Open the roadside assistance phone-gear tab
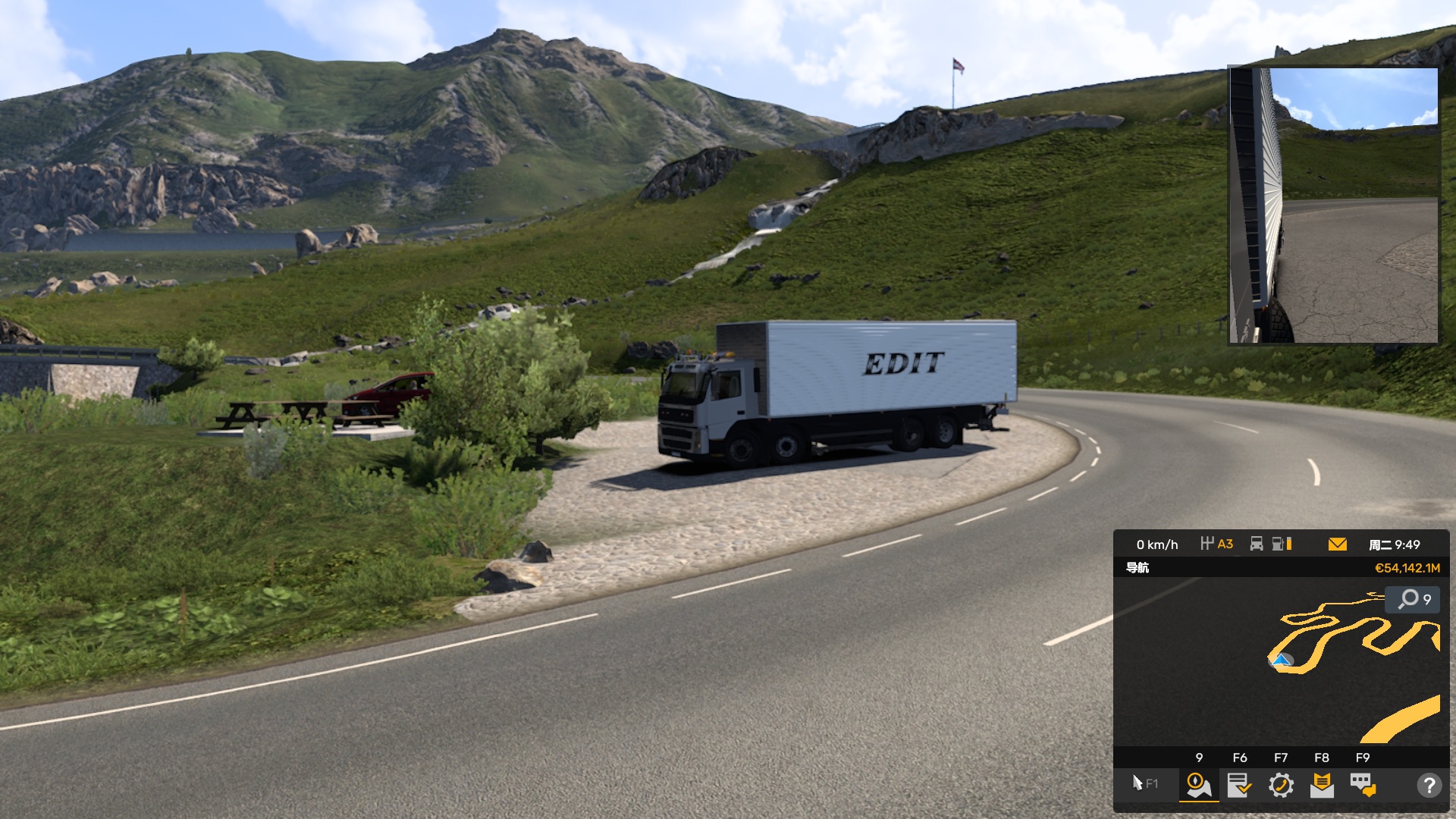 (1281, 785)
